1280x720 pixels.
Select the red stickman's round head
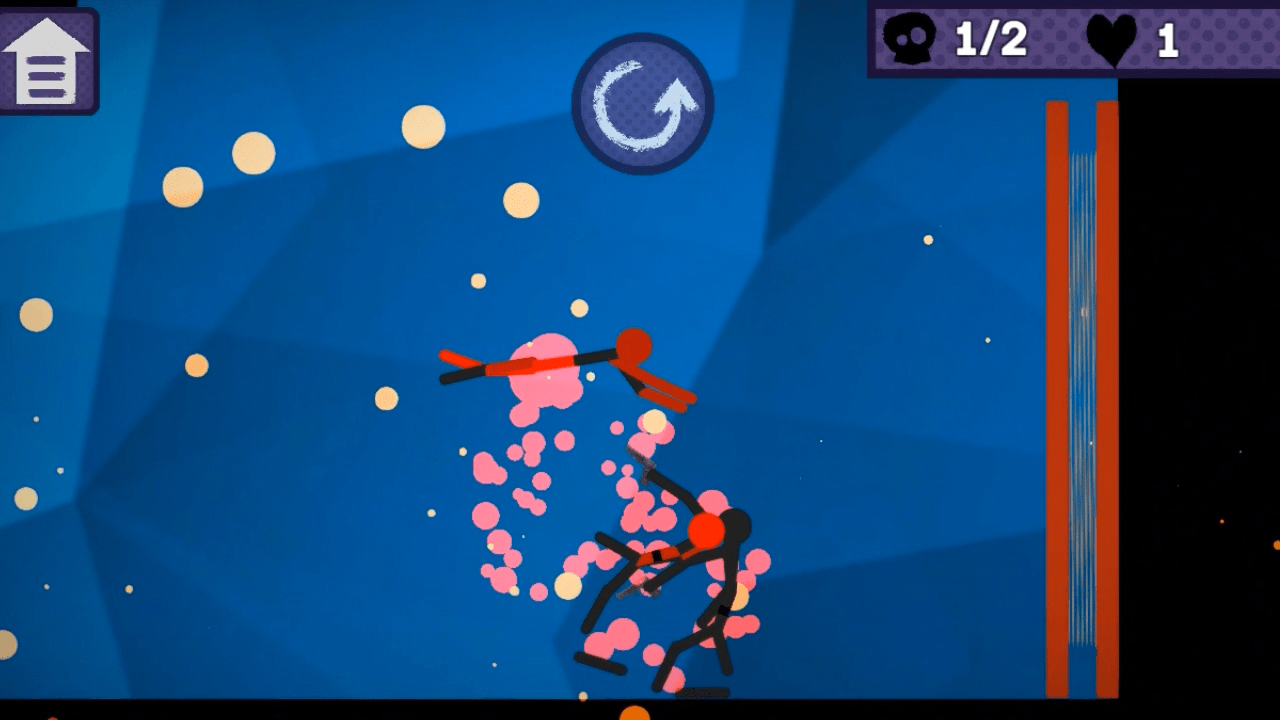click(634, 345)
